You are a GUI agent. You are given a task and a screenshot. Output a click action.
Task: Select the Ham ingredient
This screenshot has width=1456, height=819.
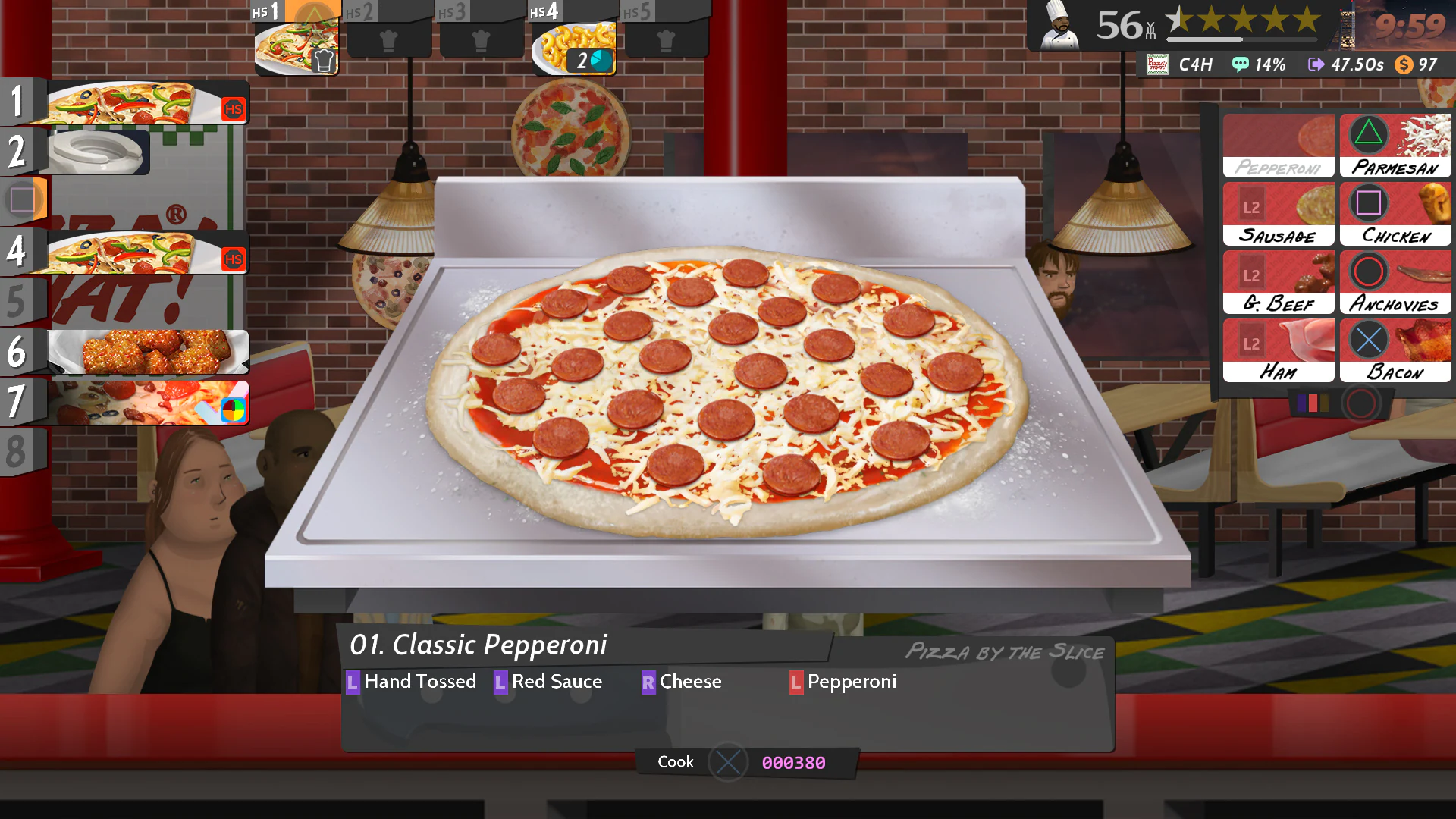tap(1279, 349)
